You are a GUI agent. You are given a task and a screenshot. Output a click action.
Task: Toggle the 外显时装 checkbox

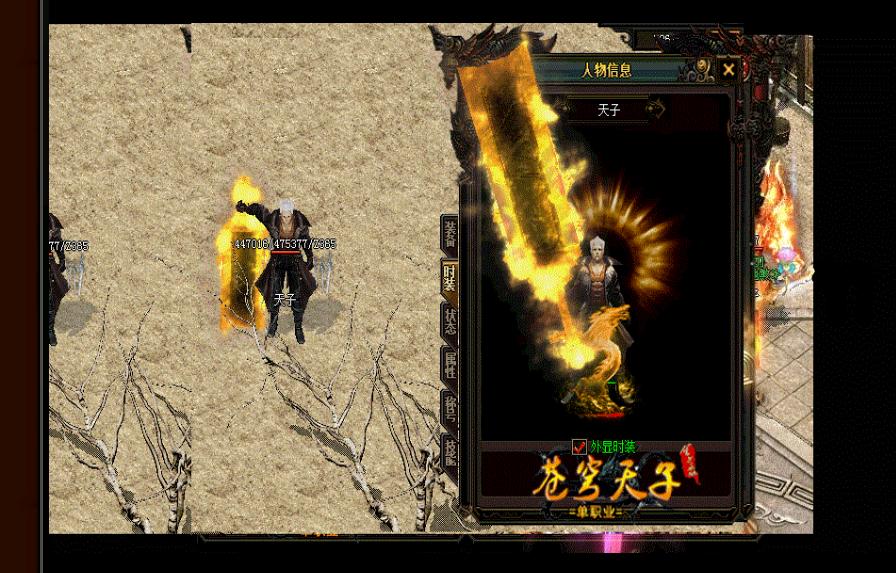579,447
